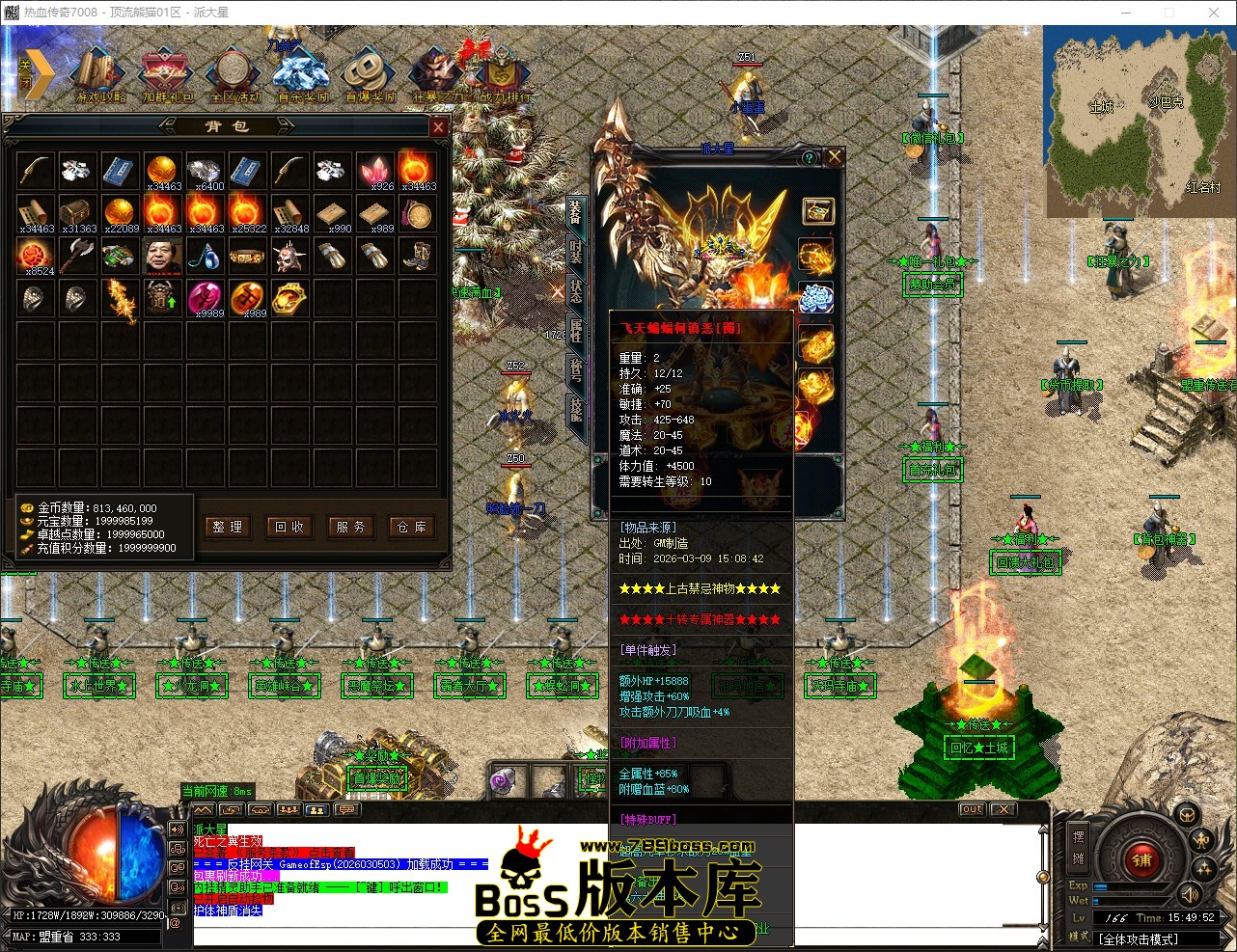This screenshot has height=952, width=1237.
Task: Open the red 铺 personal shop icon
Action: click(x=1141, y=860)
